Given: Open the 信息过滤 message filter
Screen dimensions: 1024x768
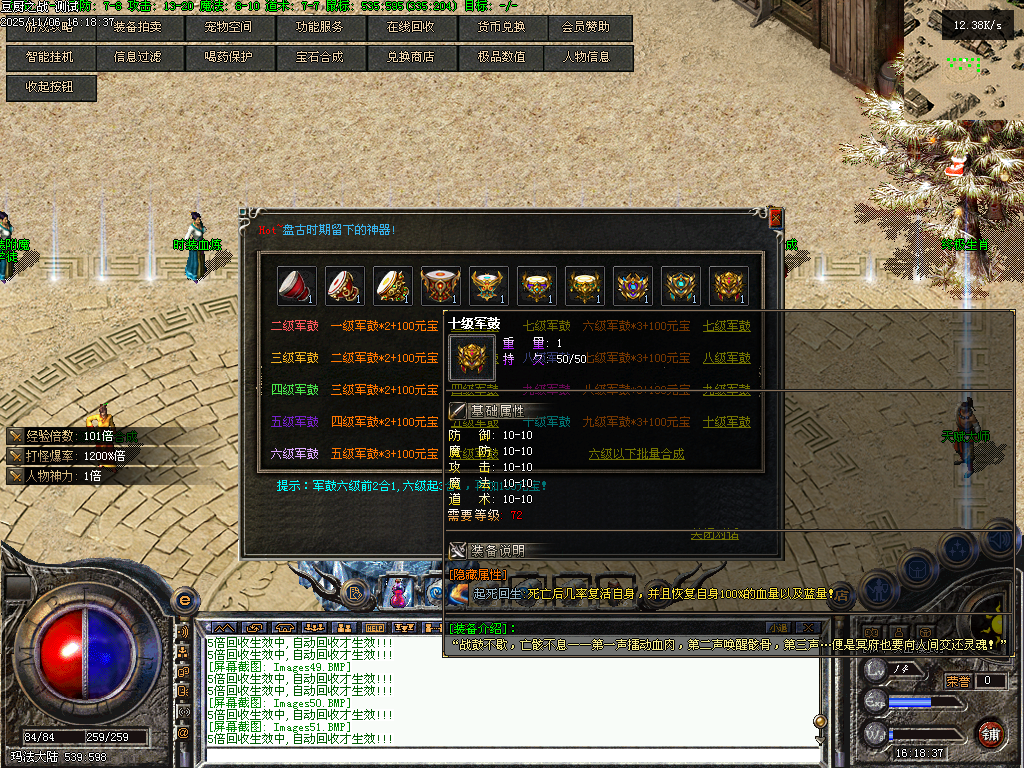Looking at the screenshot, I should (138, 57).
